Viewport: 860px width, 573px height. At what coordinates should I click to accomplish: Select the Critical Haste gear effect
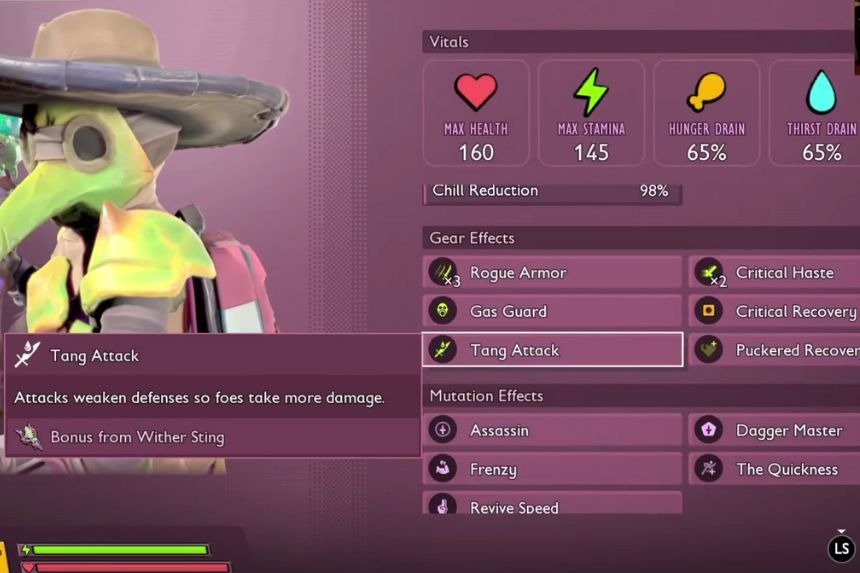(x=774, y=273)
